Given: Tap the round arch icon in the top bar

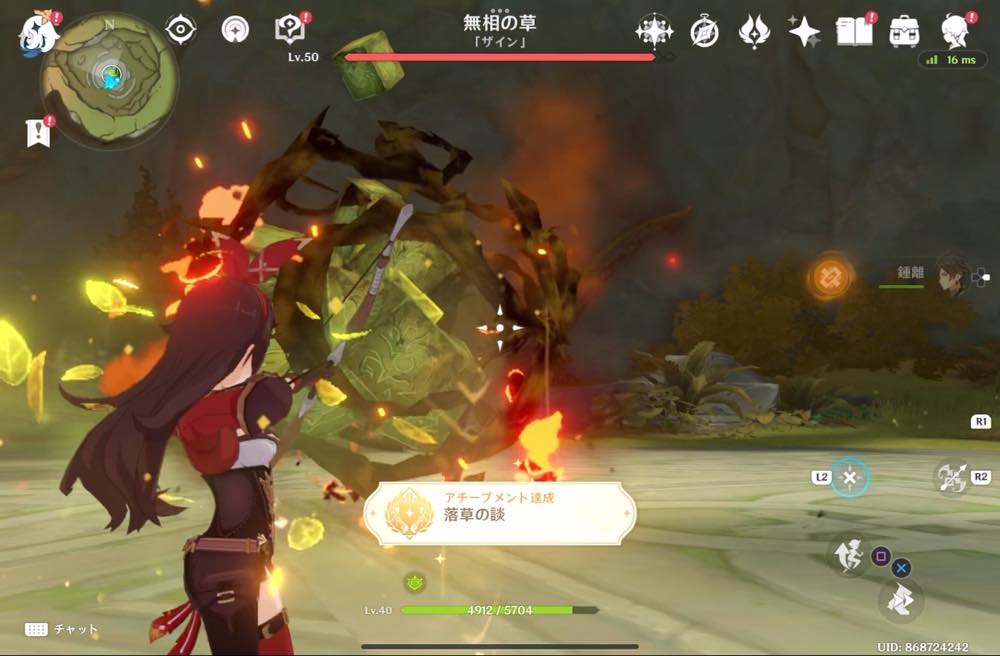Looking at the screenshot, I should (235, 30).
